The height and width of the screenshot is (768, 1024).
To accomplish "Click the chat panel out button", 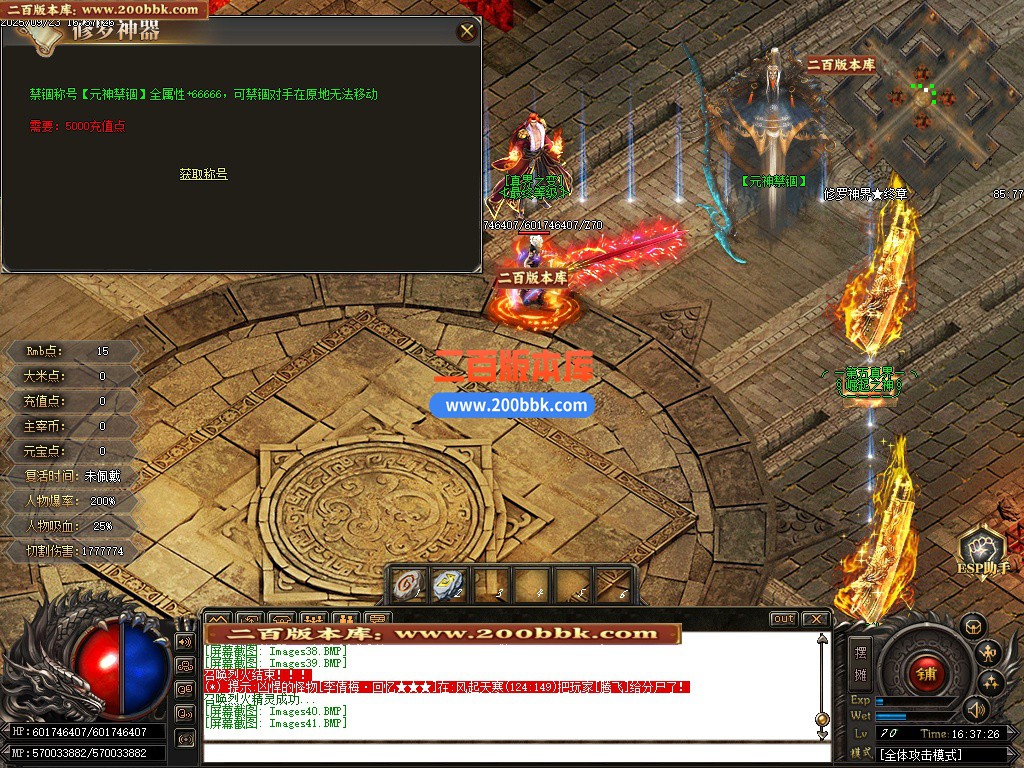I will [x=783, y=619].
